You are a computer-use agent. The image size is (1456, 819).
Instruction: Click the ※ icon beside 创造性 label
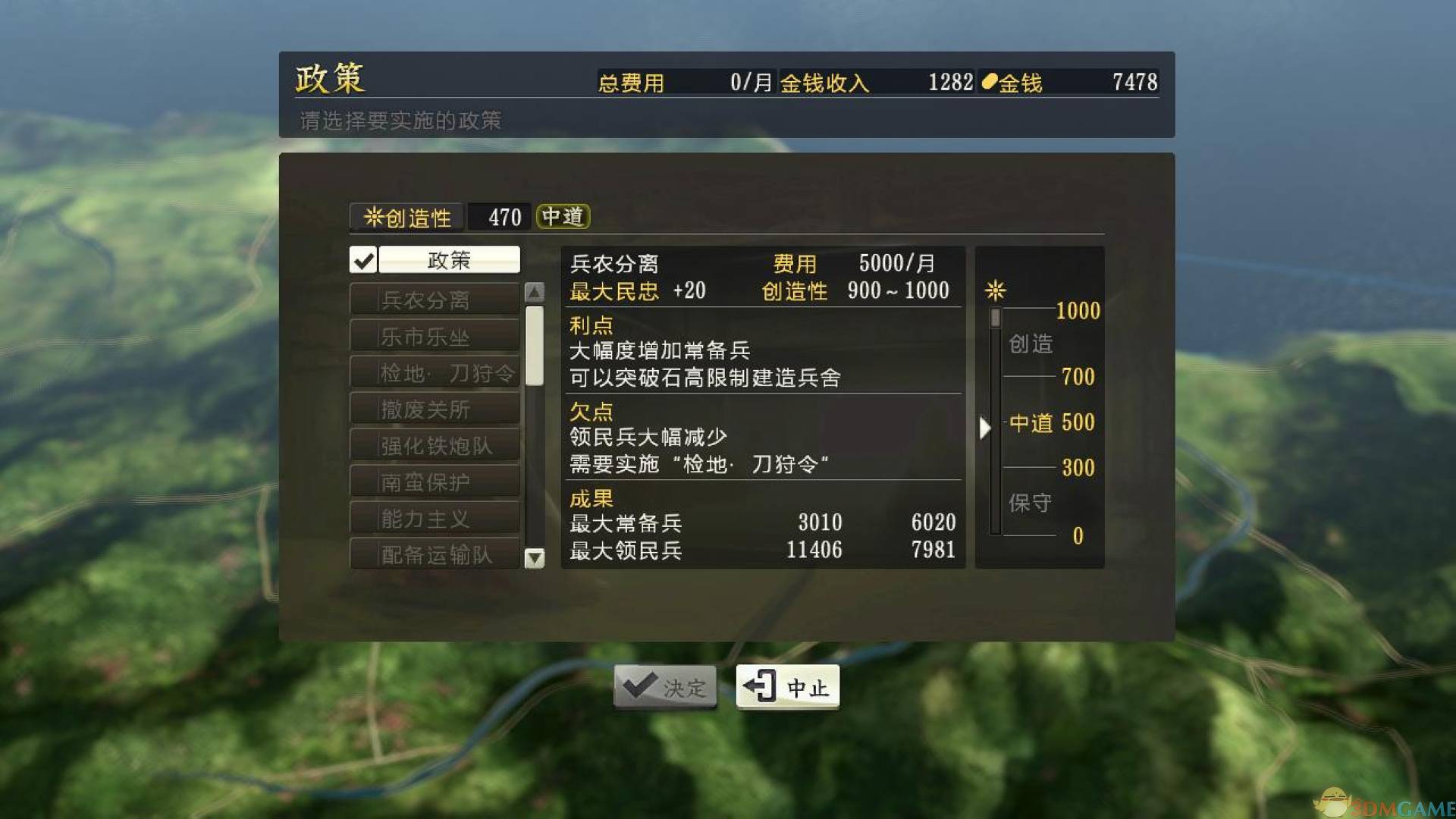373,217
